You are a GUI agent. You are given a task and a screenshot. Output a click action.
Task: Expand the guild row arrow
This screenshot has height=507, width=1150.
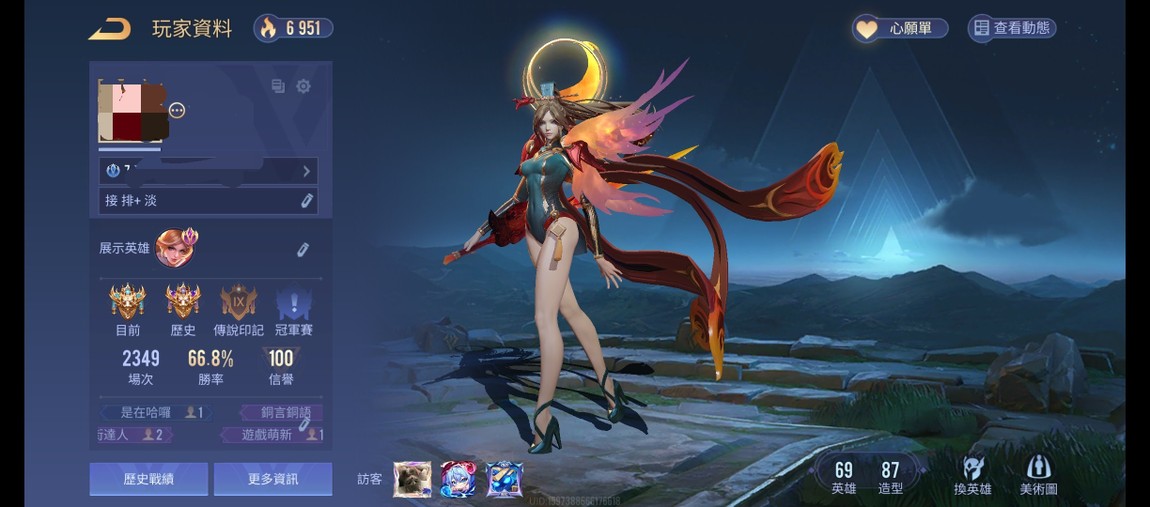pos(306,171)
